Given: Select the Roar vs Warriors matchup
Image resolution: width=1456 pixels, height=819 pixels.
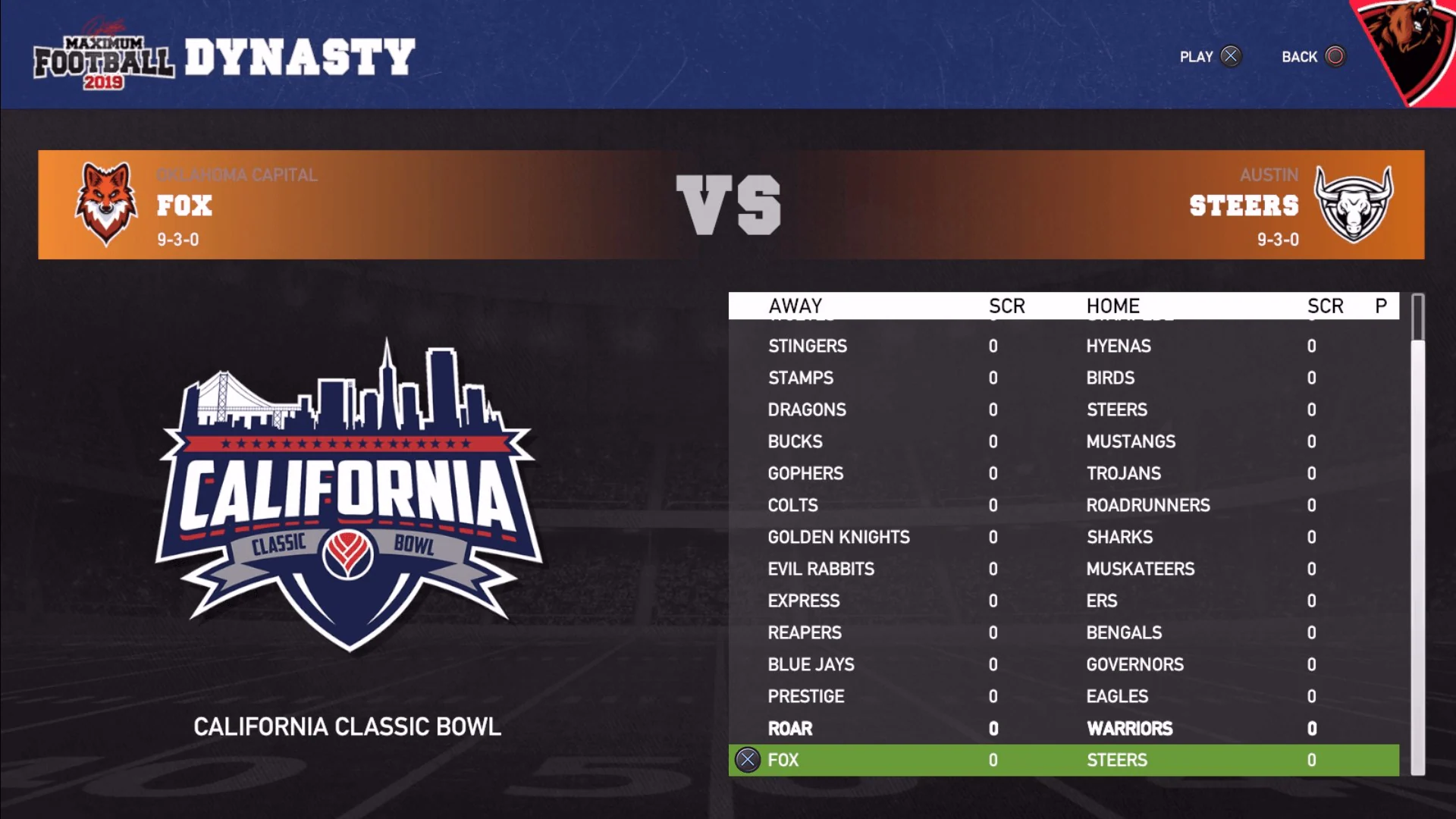Looking at the screenshot, I should pos(1062,728).
